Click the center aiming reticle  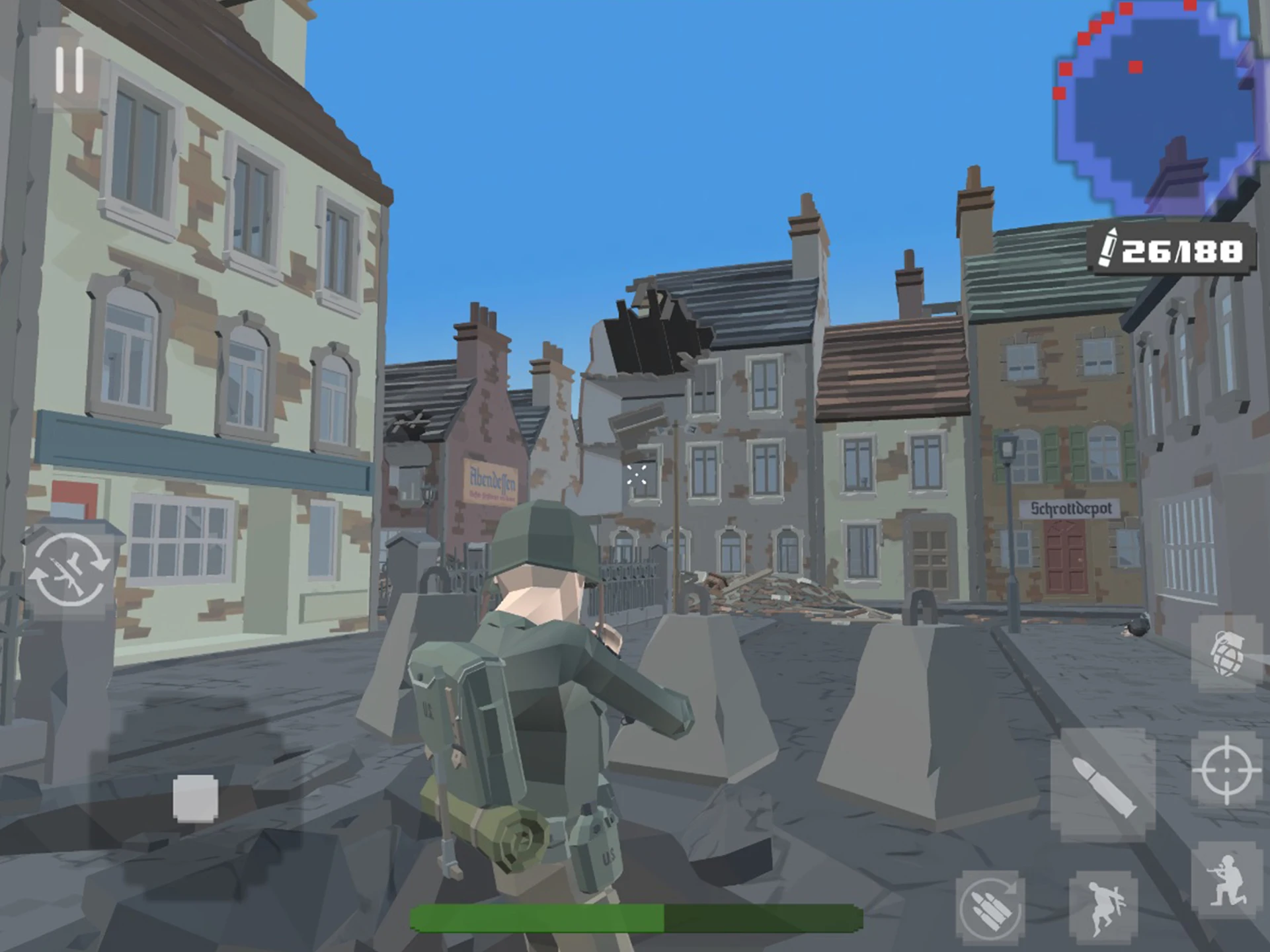[637, 475]
